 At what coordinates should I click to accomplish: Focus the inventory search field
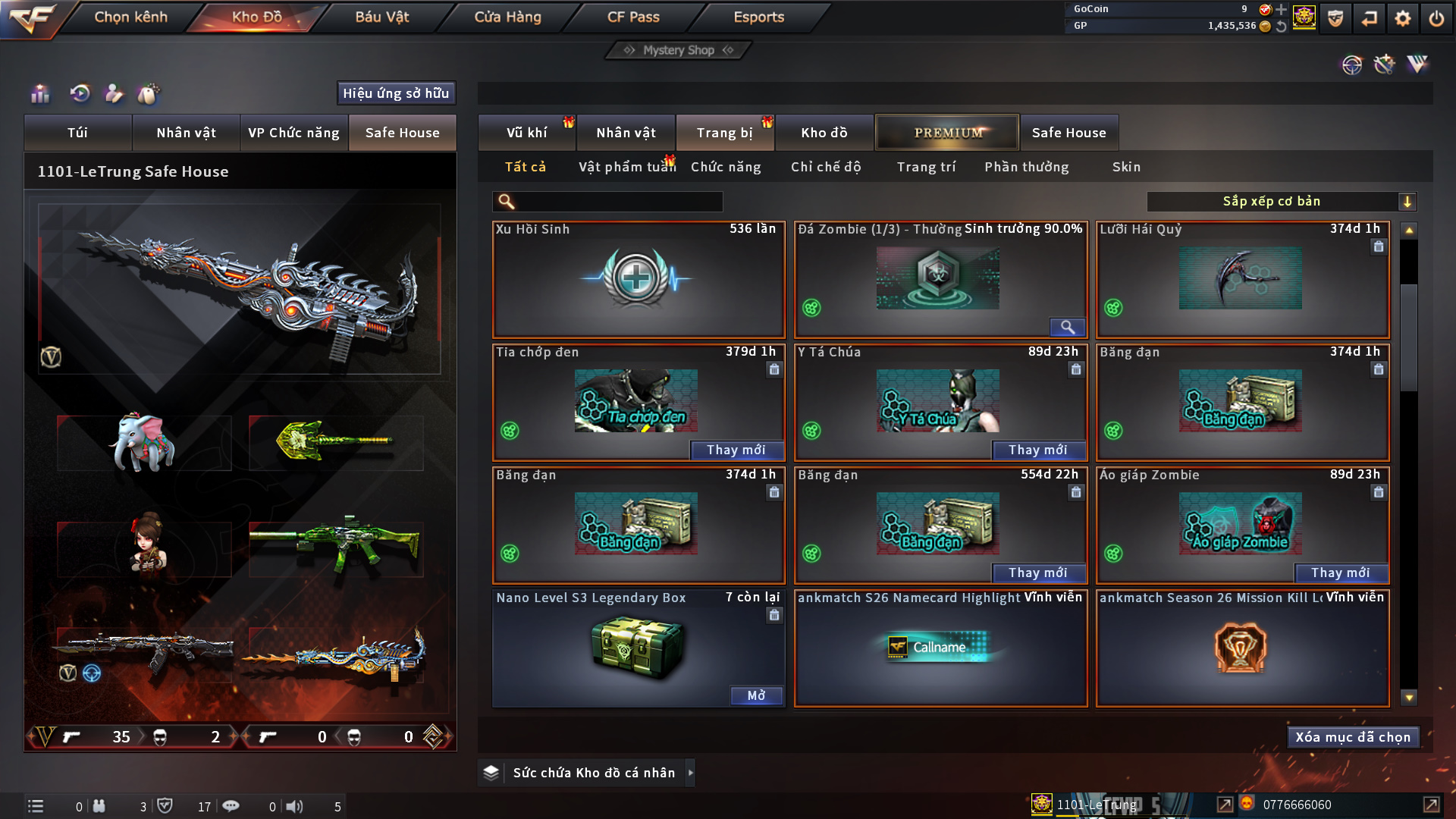[x=618, y=202]
